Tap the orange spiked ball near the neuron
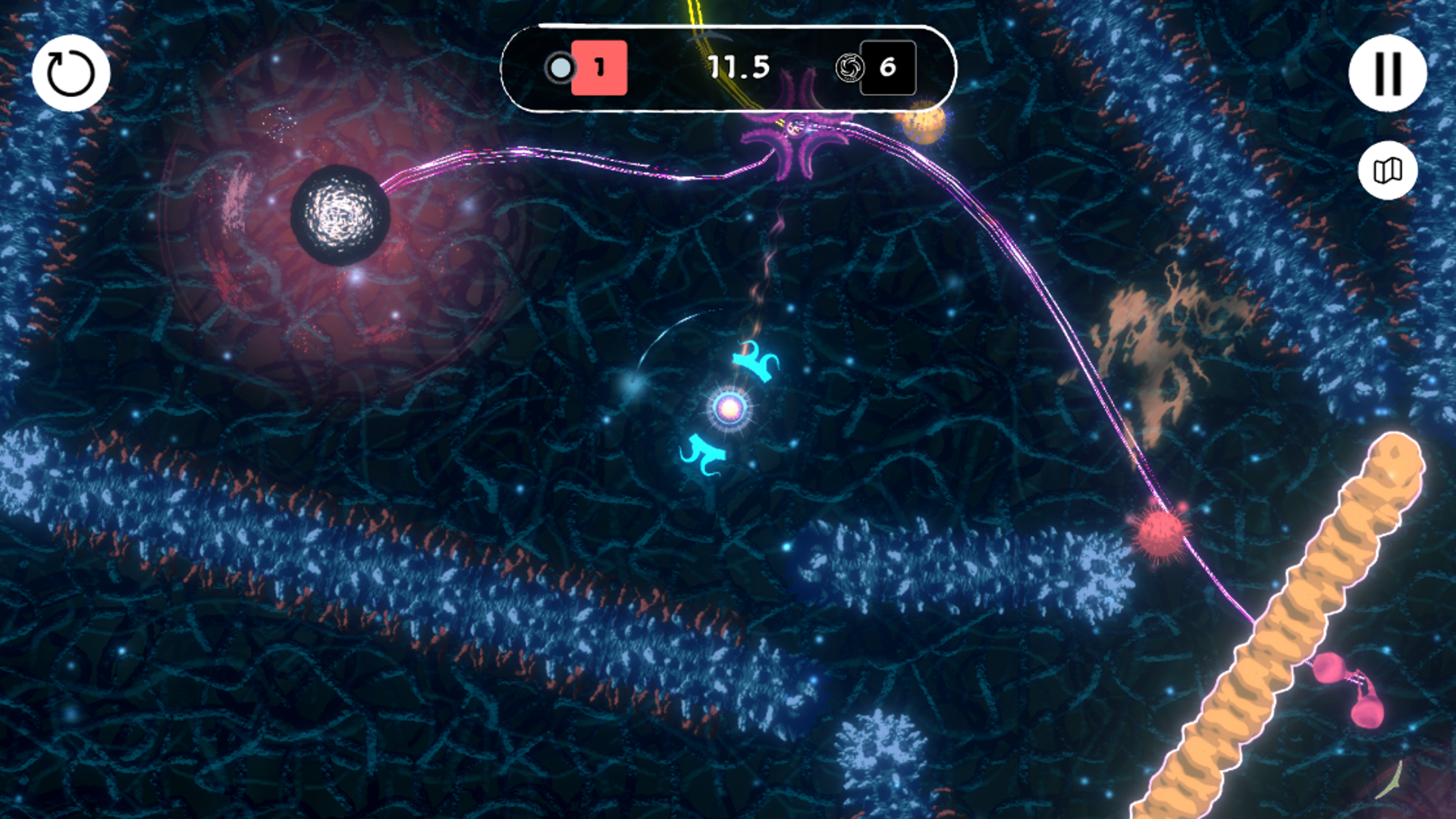Viewport: 1456px width, 819px height. coord(922,121)
